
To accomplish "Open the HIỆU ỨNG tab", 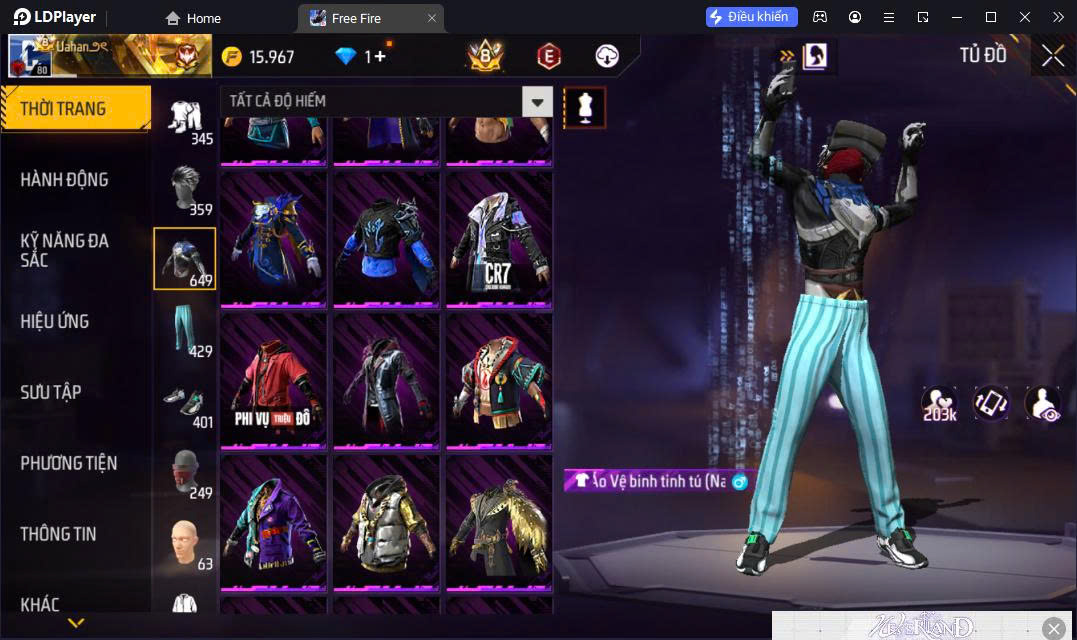I will tap(55, 321).
